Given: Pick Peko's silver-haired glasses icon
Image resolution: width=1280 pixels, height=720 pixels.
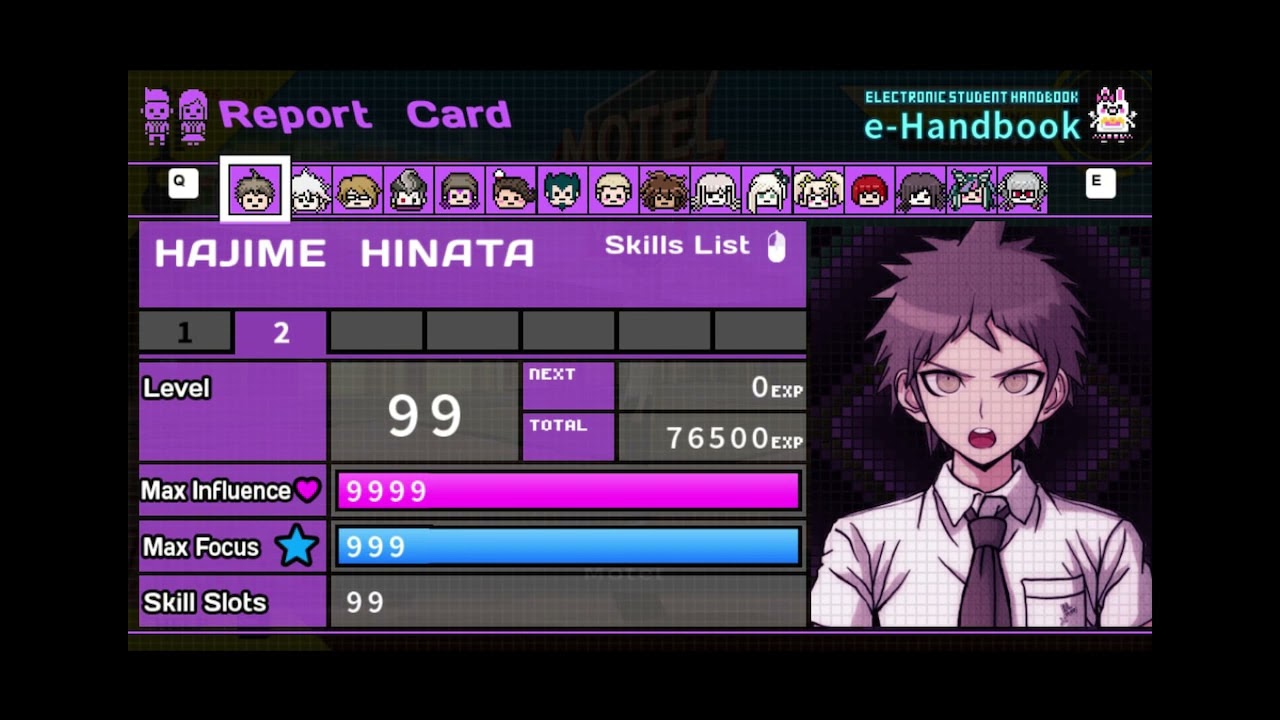Looking at the screenshot, I should (1022, 190).
